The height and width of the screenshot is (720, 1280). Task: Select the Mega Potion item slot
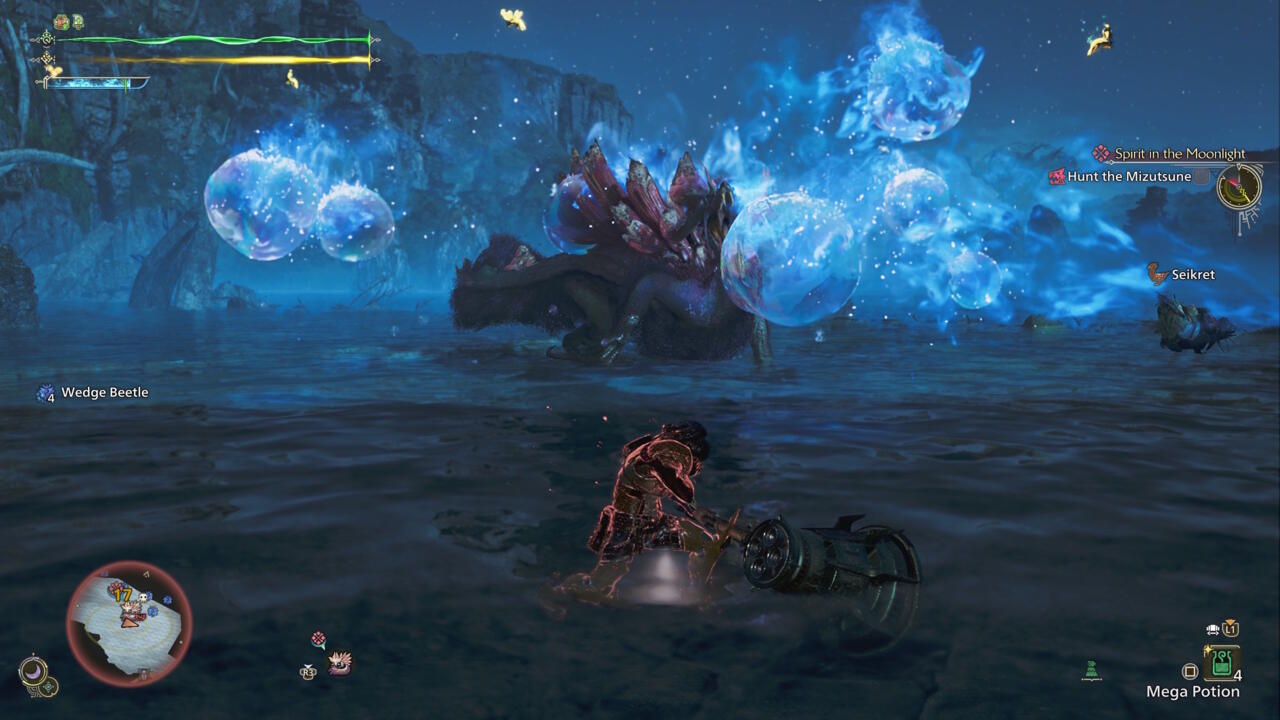pos(1222,663)
